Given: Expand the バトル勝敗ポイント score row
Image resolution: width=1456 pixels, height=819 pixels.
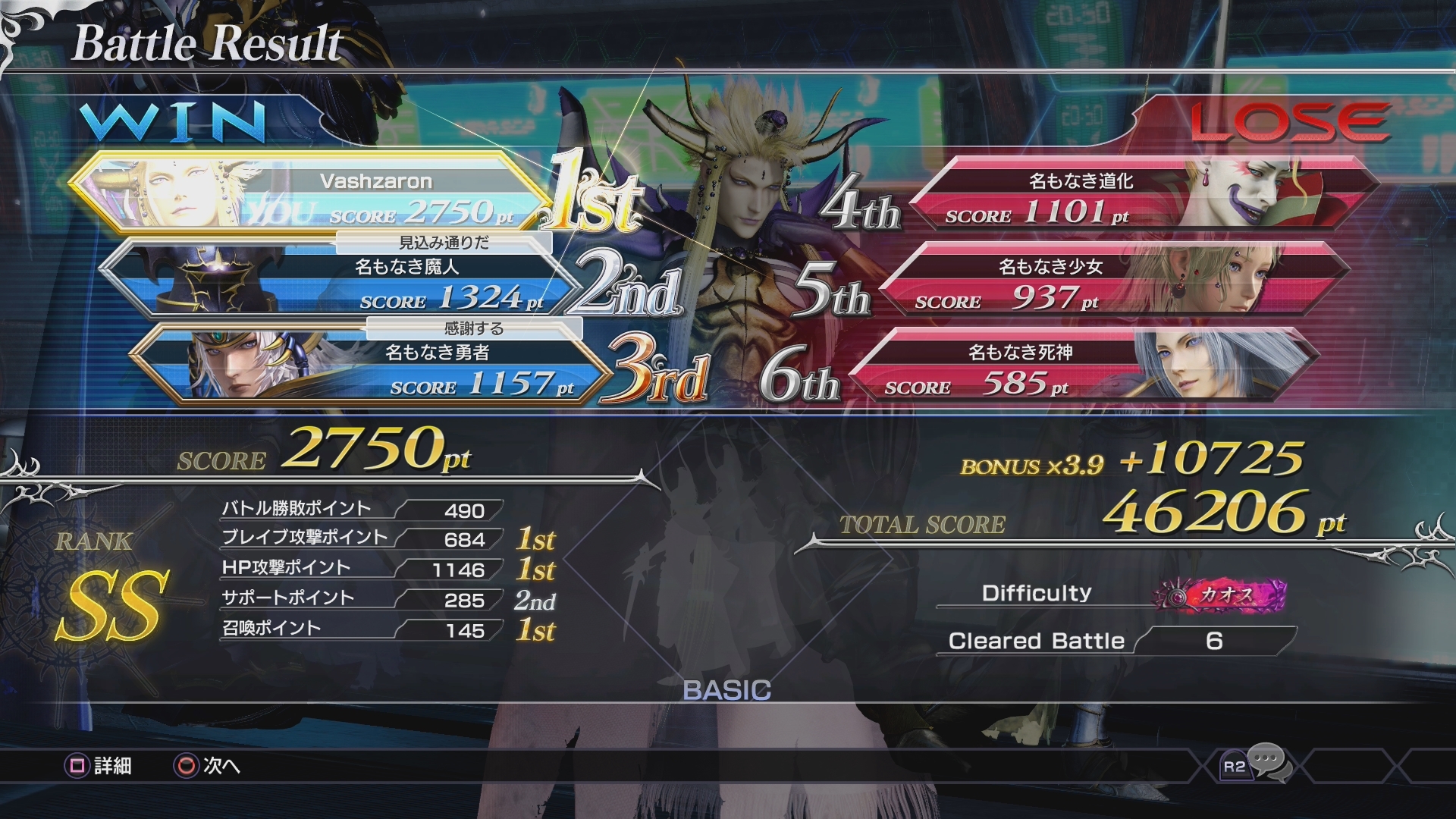Looking at the screenshot, I should tap(356, 510).
